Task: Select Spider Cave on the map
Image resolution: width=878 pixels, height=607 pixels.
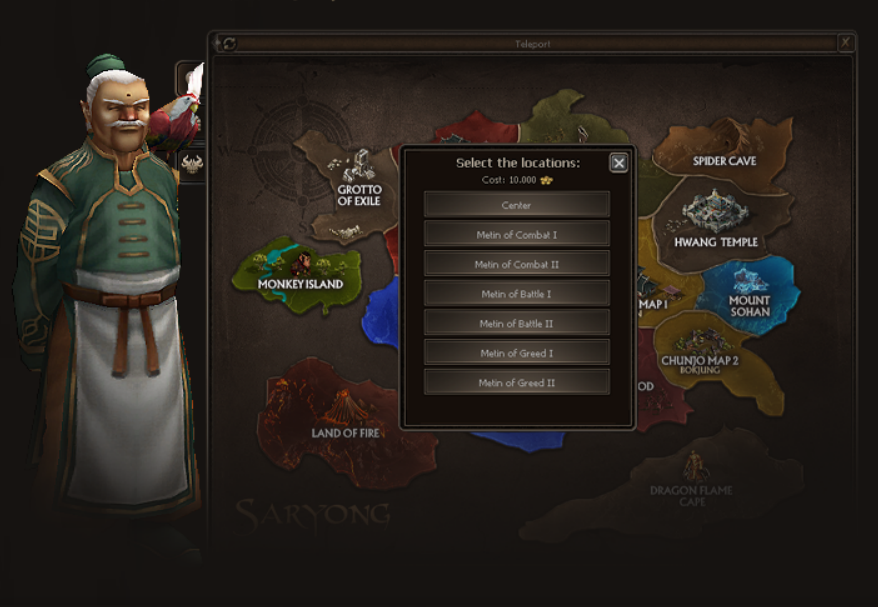Action: click(726, 148)
